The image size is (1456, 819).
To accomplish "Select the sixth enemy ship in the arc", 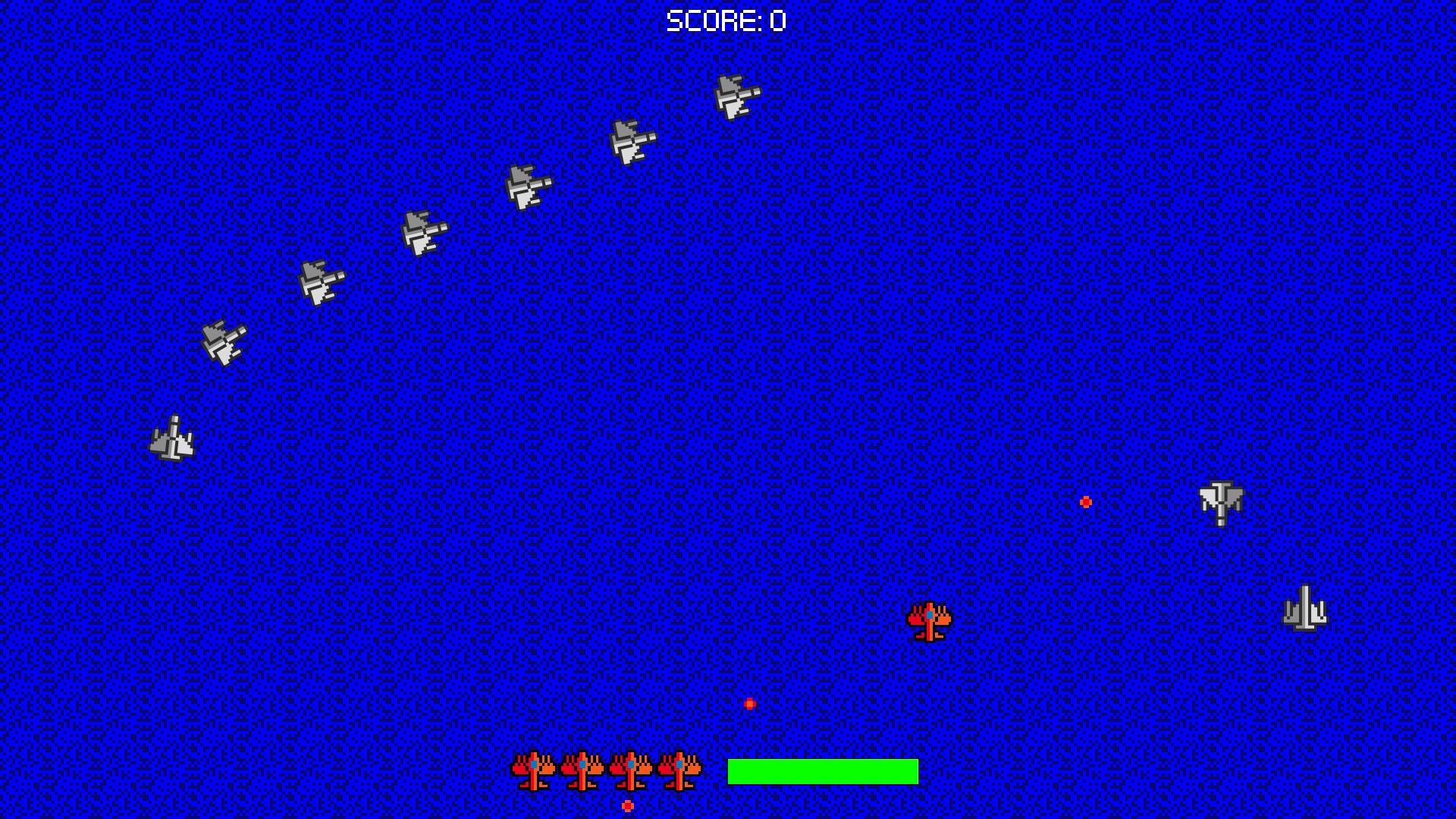I will click(x=224, y=341).
